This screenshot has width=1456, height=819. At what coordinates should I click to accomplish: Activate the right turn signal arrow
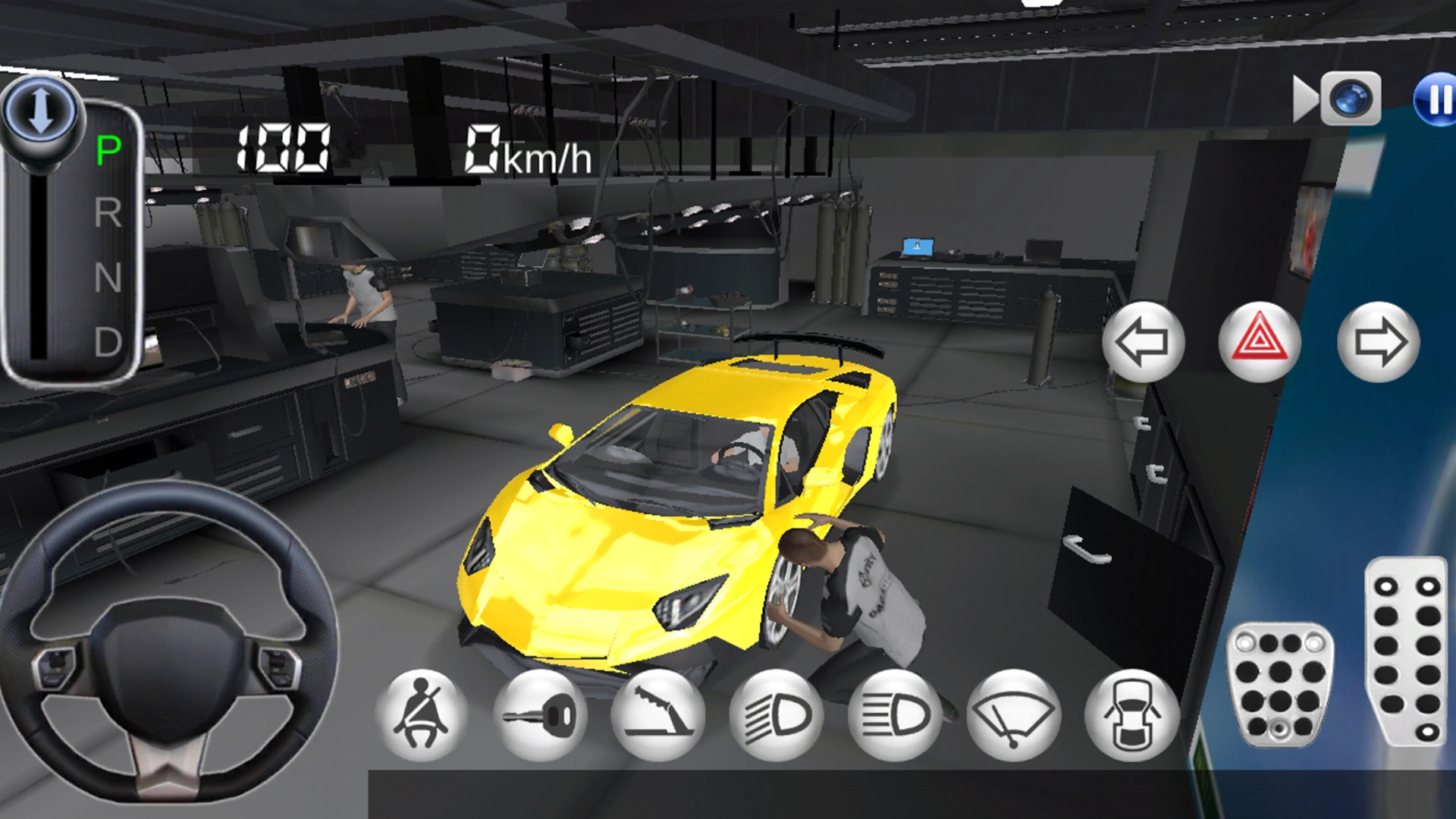pyautogui.click(x=1378, y=342)
